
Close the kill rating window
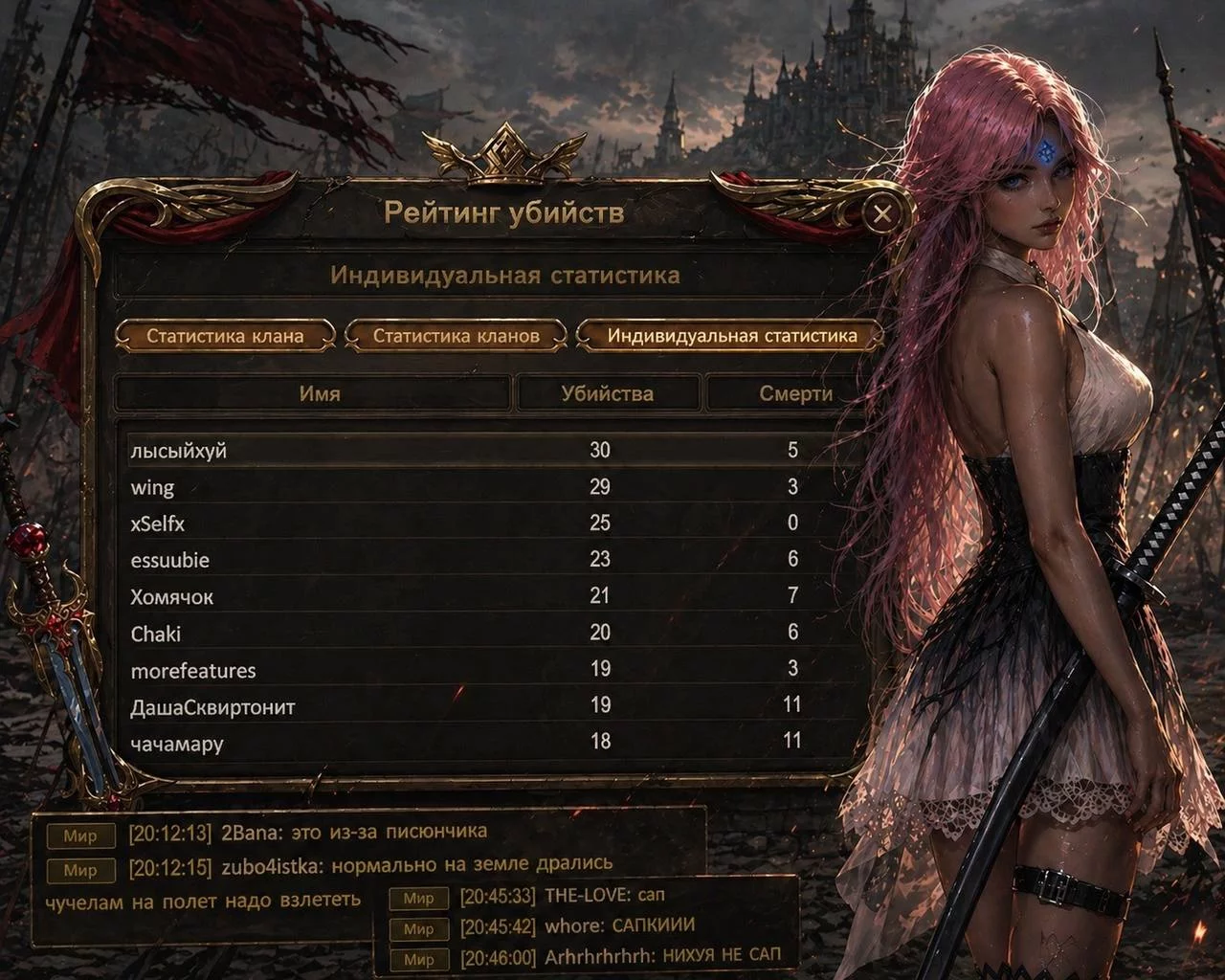(881, 213)
